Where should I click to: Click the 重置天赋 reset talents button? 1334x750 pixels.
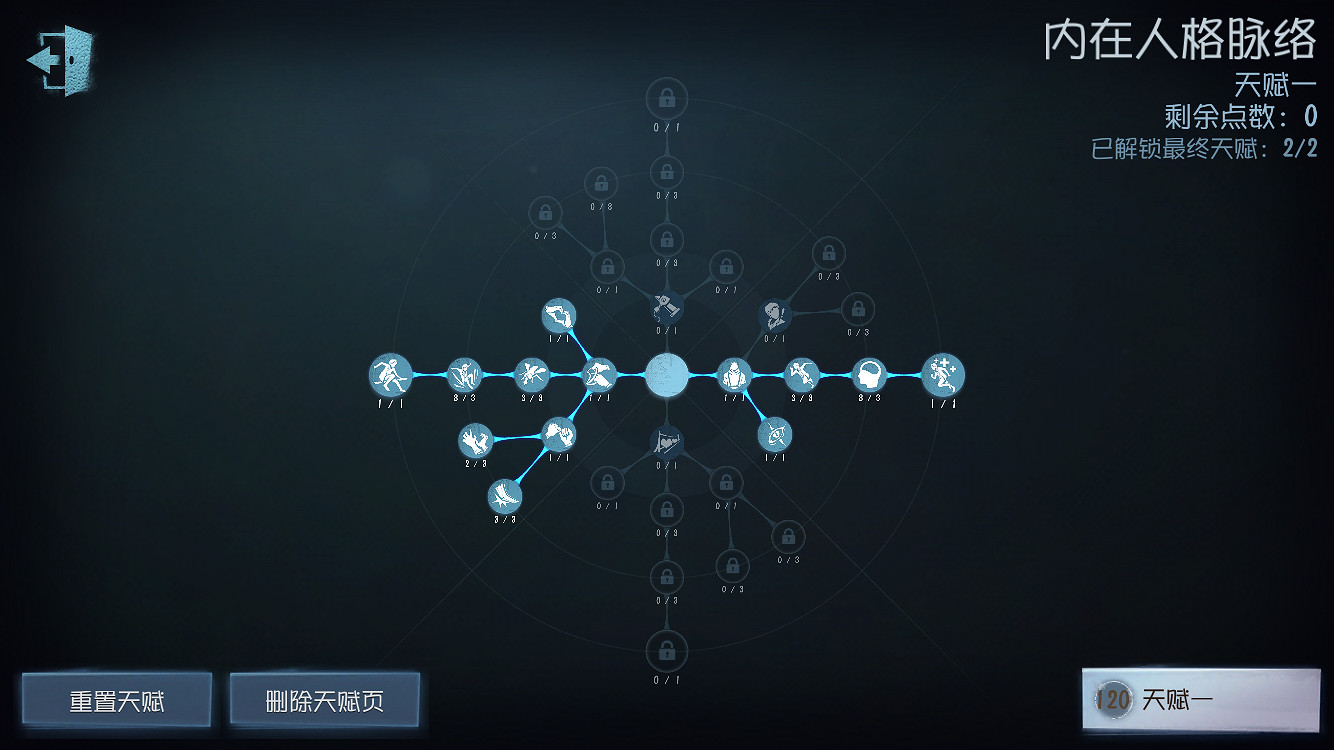point(119,700)
